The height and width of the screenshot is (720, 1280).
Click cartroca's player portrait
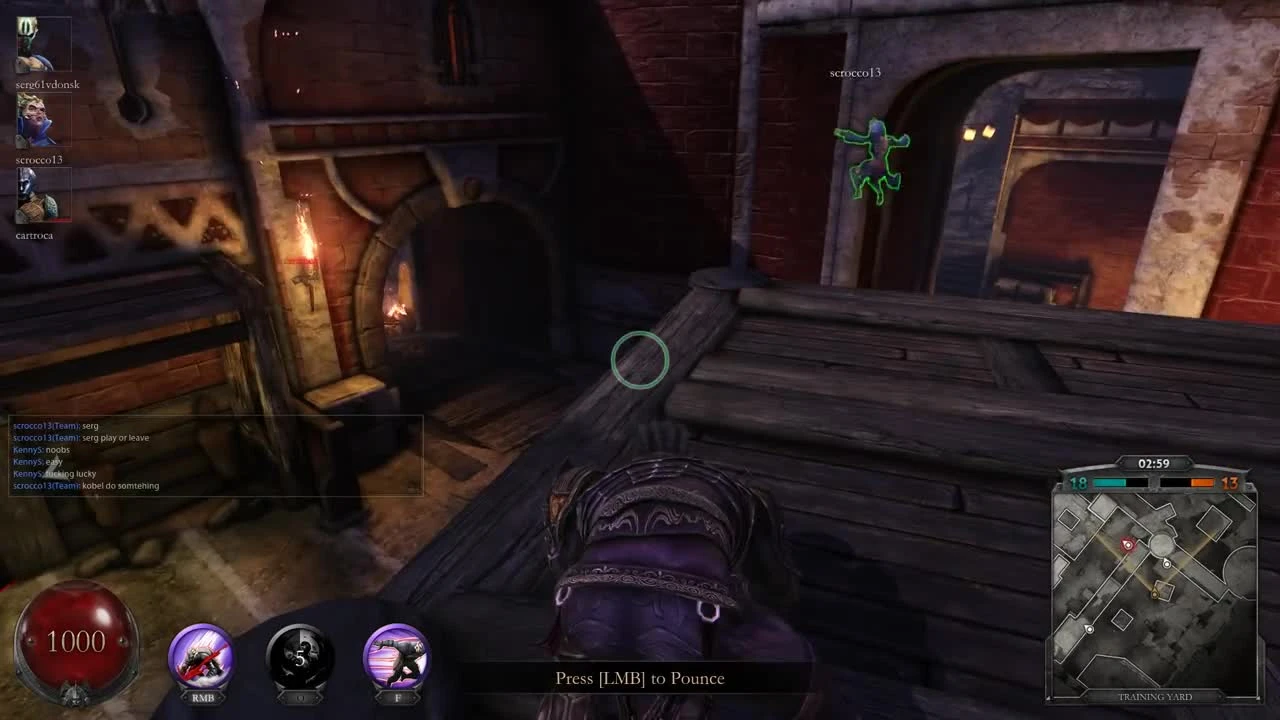pyautogui.click(x=41, y=197)
